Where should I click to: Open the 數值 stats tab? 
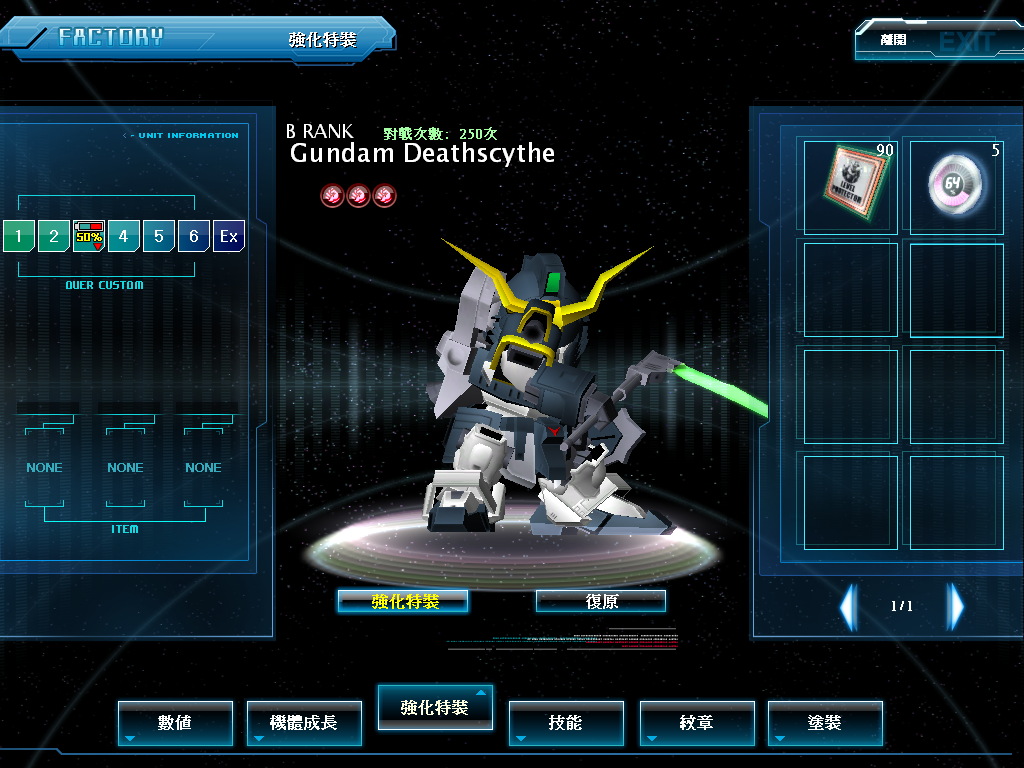pyautogui.click(x=175, y=722)
